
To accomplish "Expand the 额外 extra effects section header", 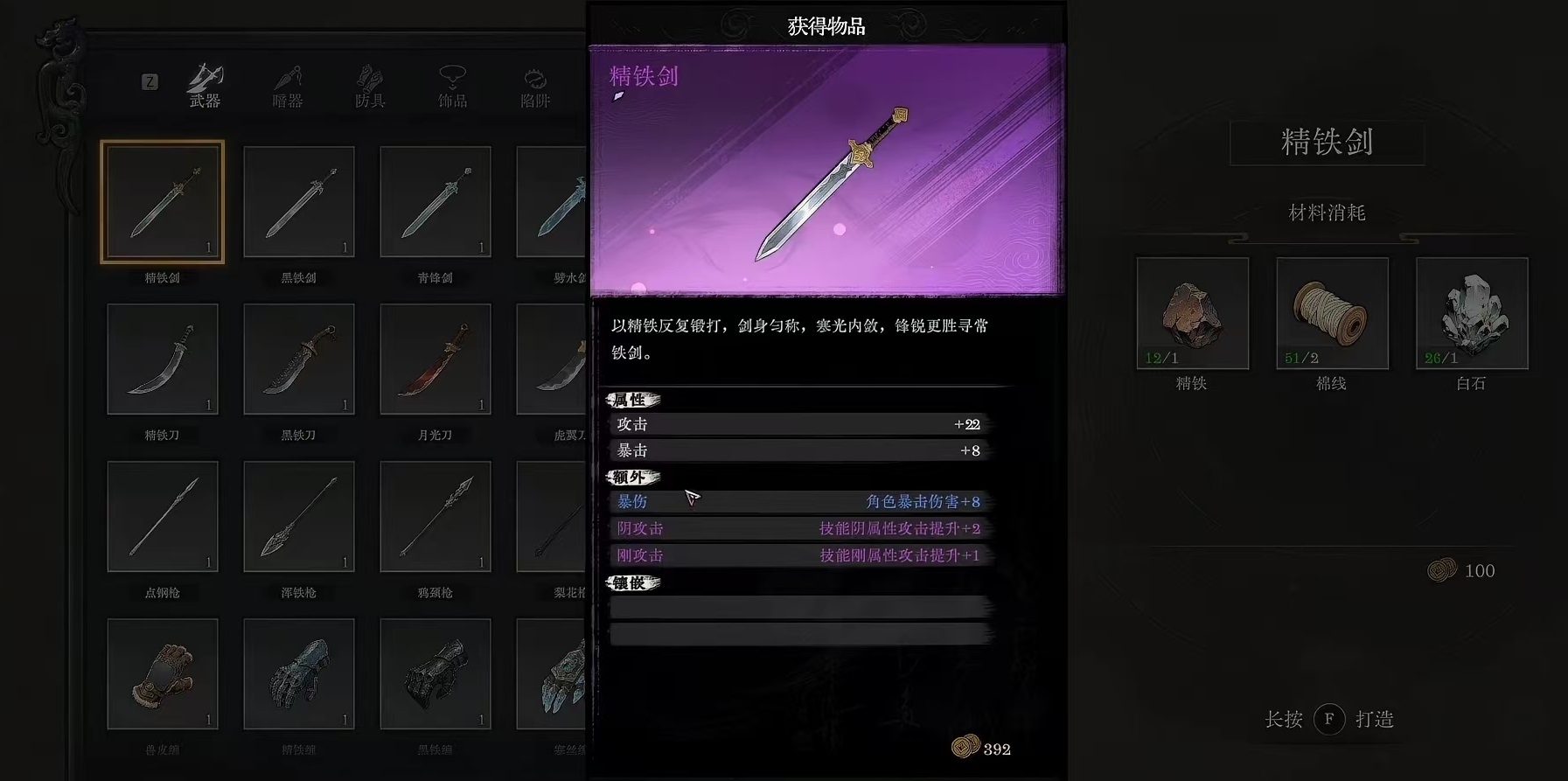I will click(631, 478).
